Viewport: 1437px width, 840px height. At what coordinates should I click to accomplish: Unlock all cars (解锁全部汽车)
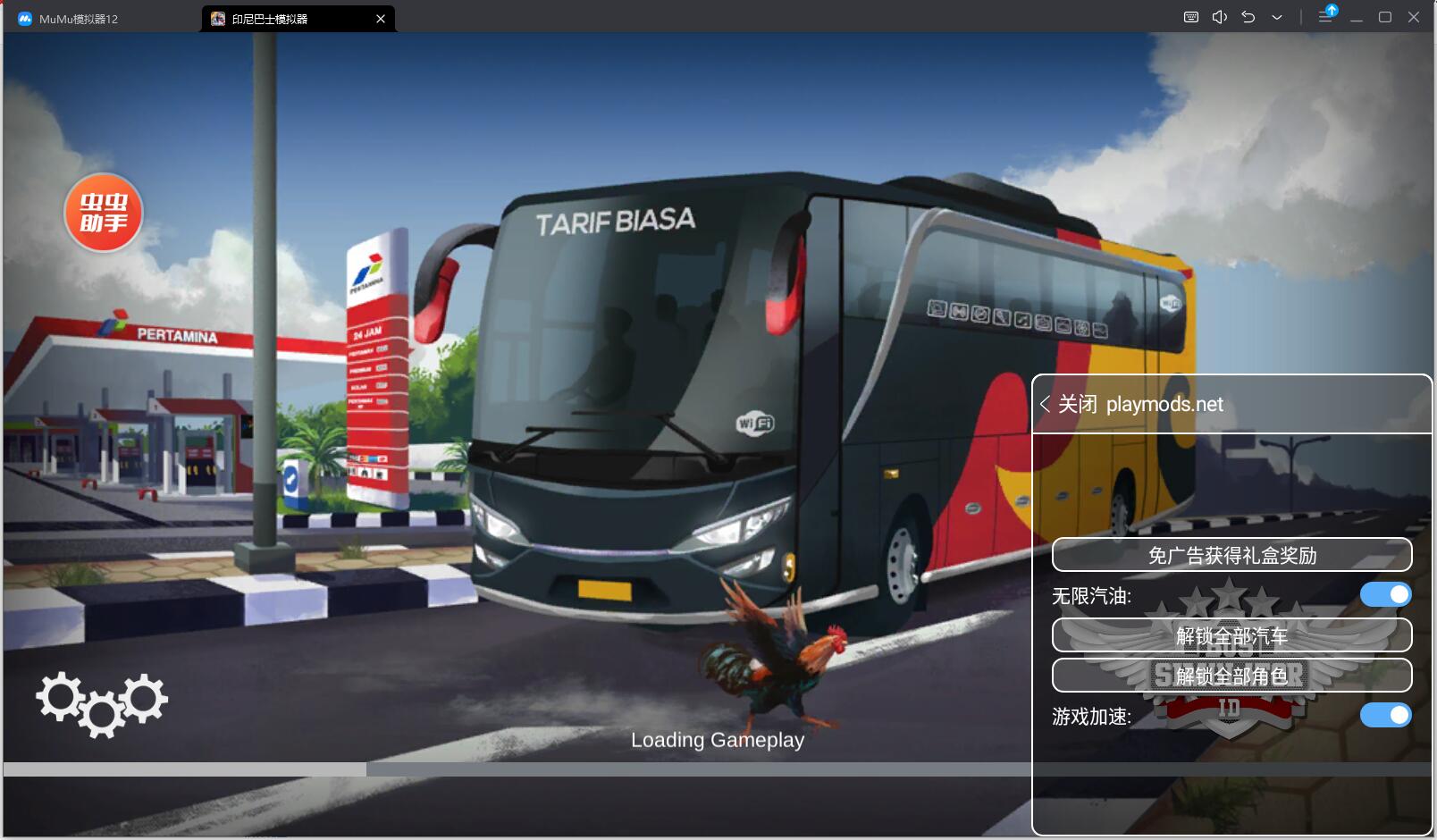[x=1231, y=635]
